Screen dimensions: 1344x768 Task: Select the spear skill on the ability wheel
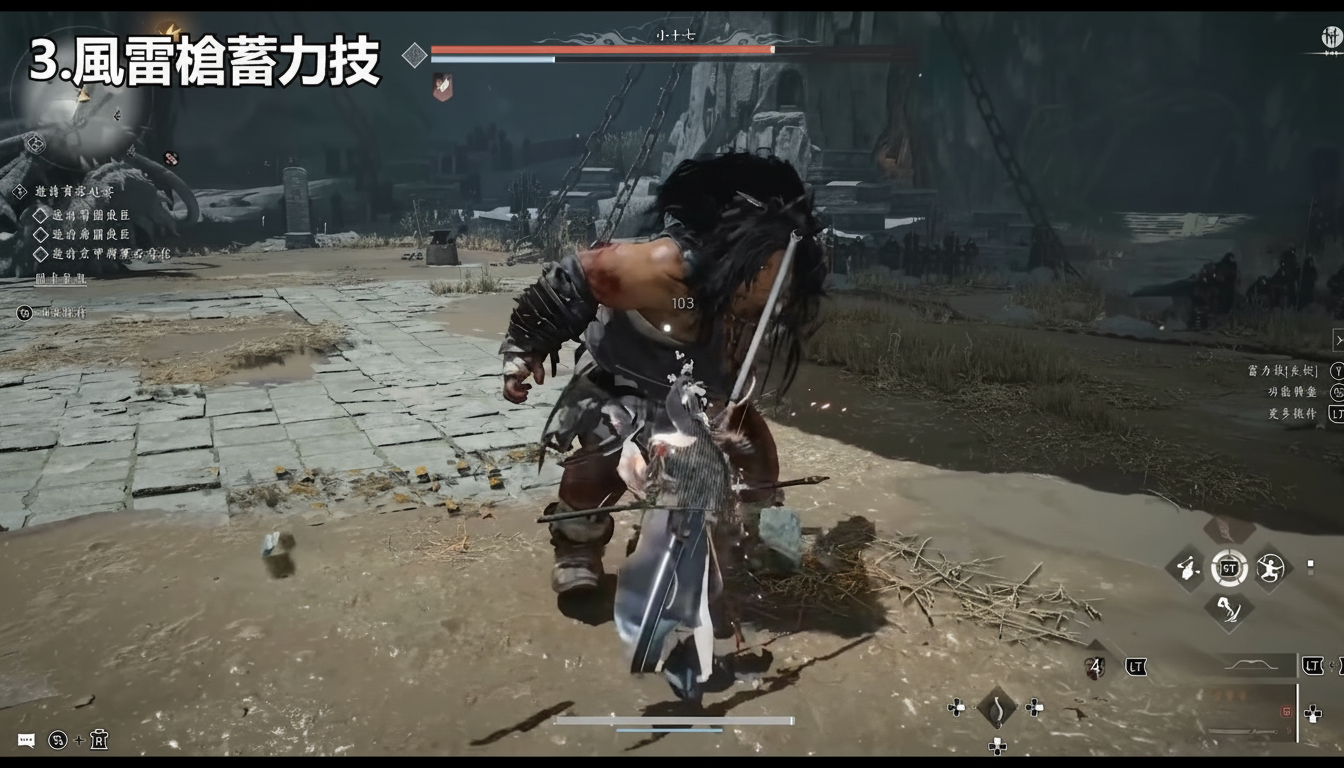1188,568
